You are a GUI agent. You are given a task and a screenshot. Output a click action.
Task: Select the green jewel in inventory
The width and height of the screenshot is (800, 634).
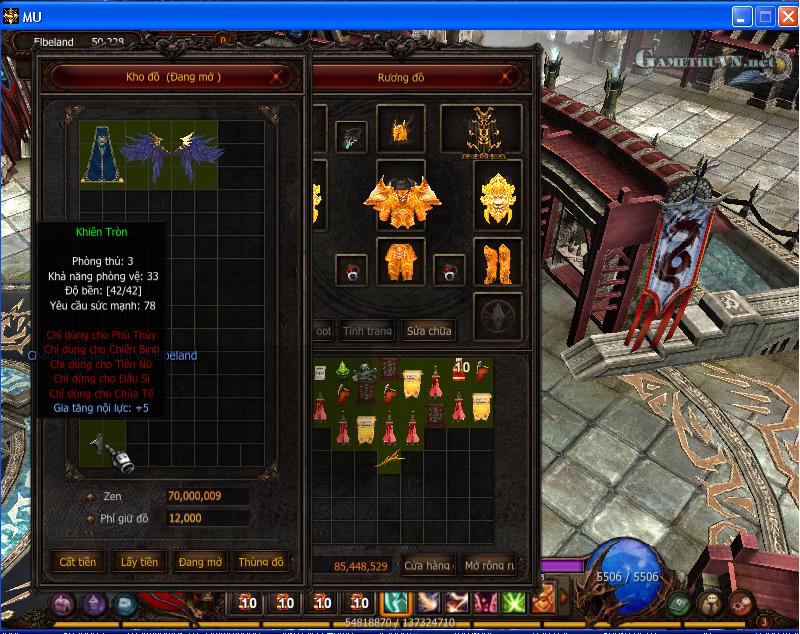[343, 371]
